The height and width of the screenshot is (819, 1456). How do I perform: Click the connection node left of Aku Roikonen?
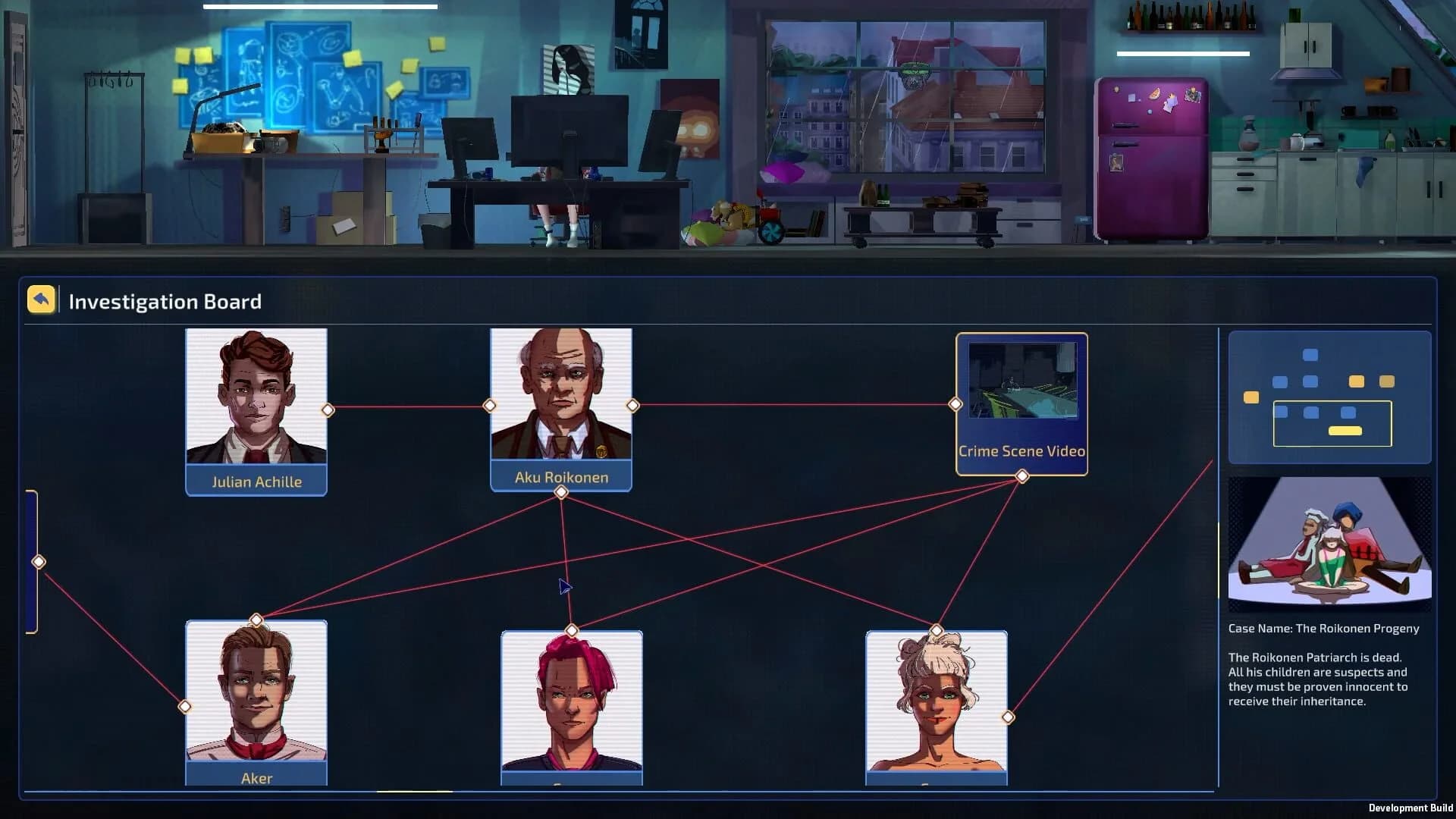pos(489,406)
